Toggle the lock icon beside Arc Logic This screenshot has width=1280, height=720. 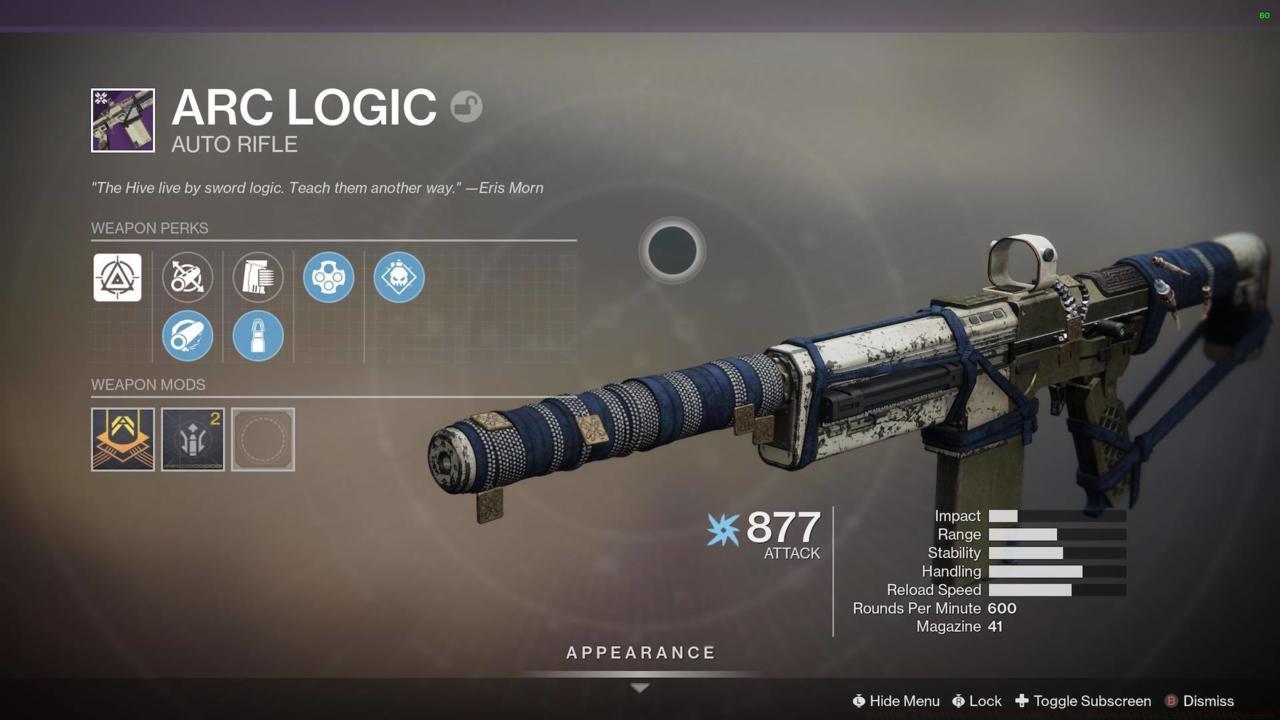(x=466, y=106)
